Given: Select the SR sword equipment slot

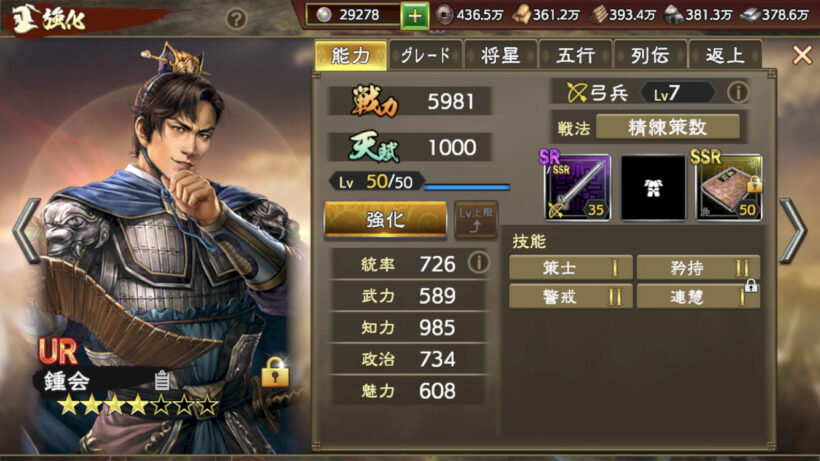Looking at the screenshot, I should [x=575, y=187].
